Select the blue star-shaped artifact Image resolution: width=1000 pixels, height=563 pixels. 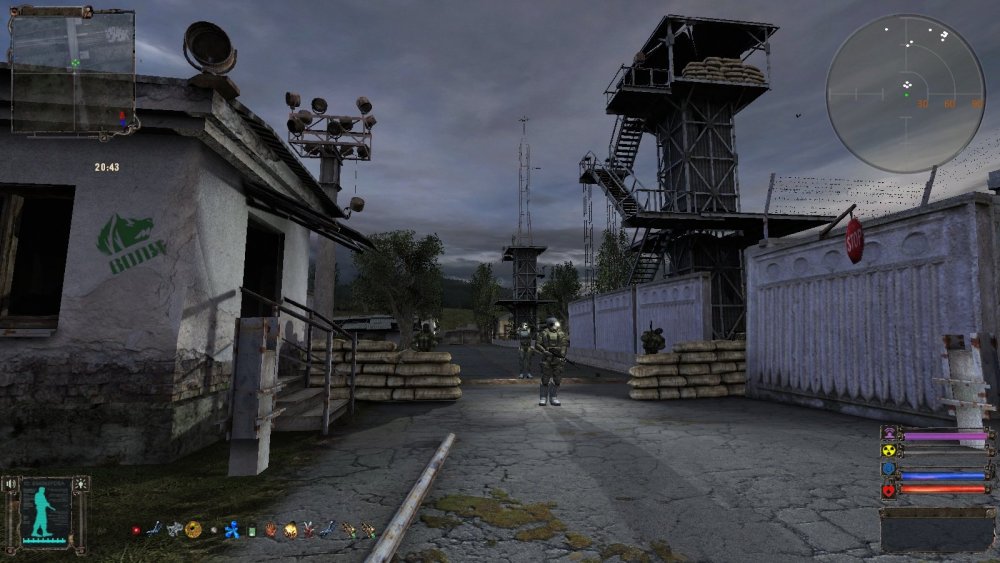click(232, 530)
